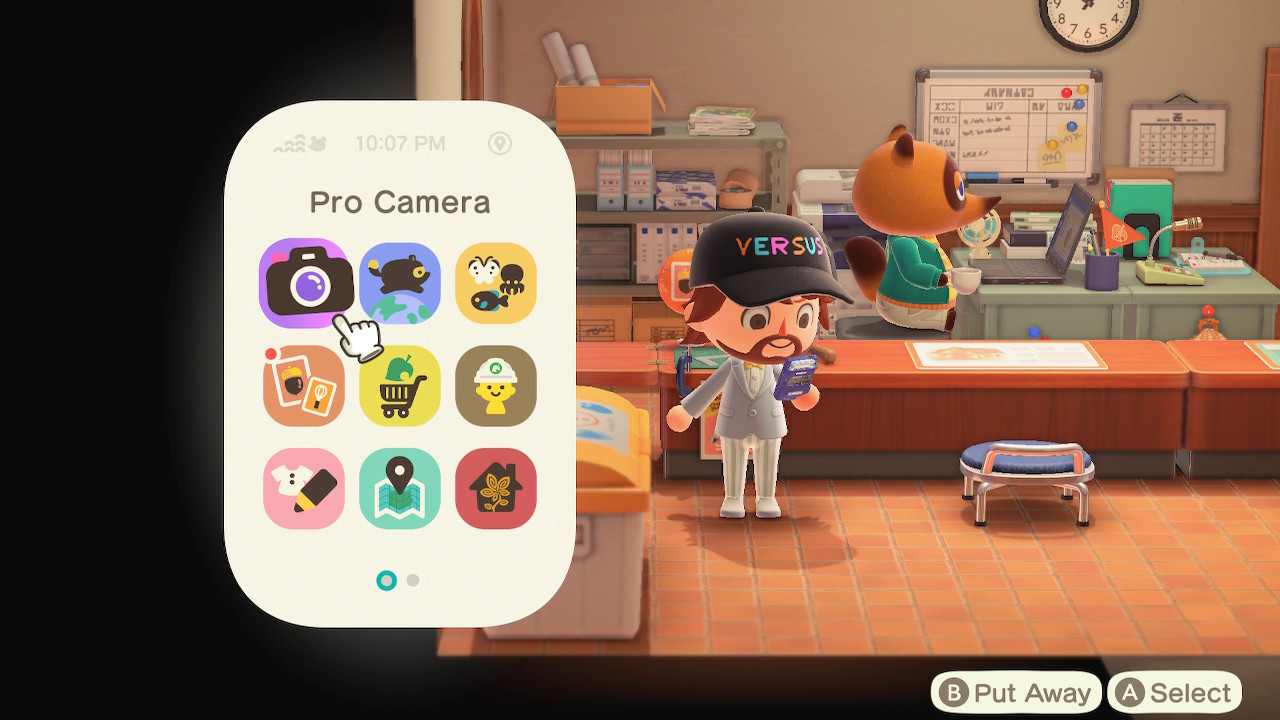
Task: Open the red house customization app
Action: [x=496, y=487]
